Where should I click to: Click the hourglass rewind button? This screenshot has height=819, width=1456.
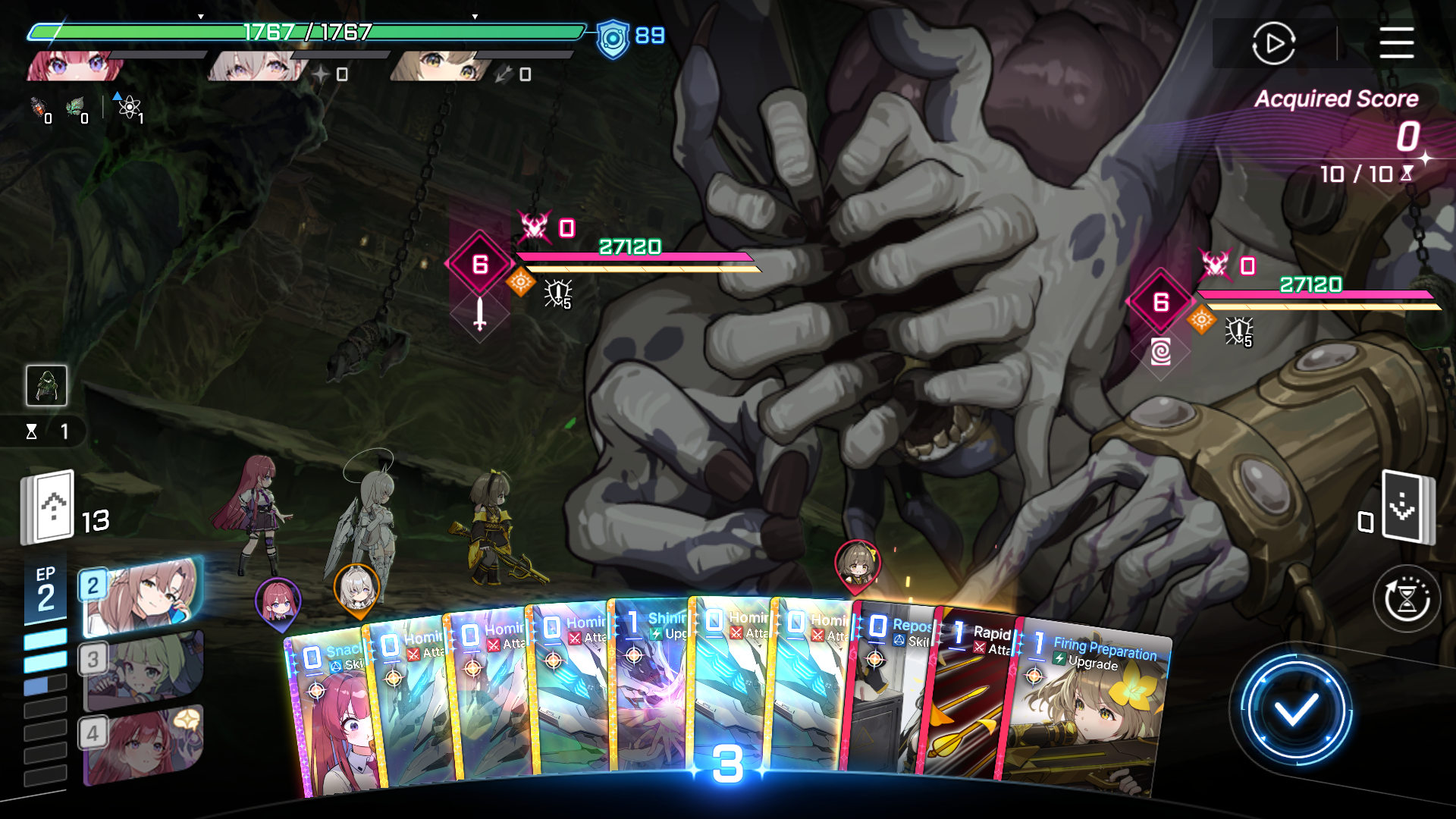pos(1407,599)
